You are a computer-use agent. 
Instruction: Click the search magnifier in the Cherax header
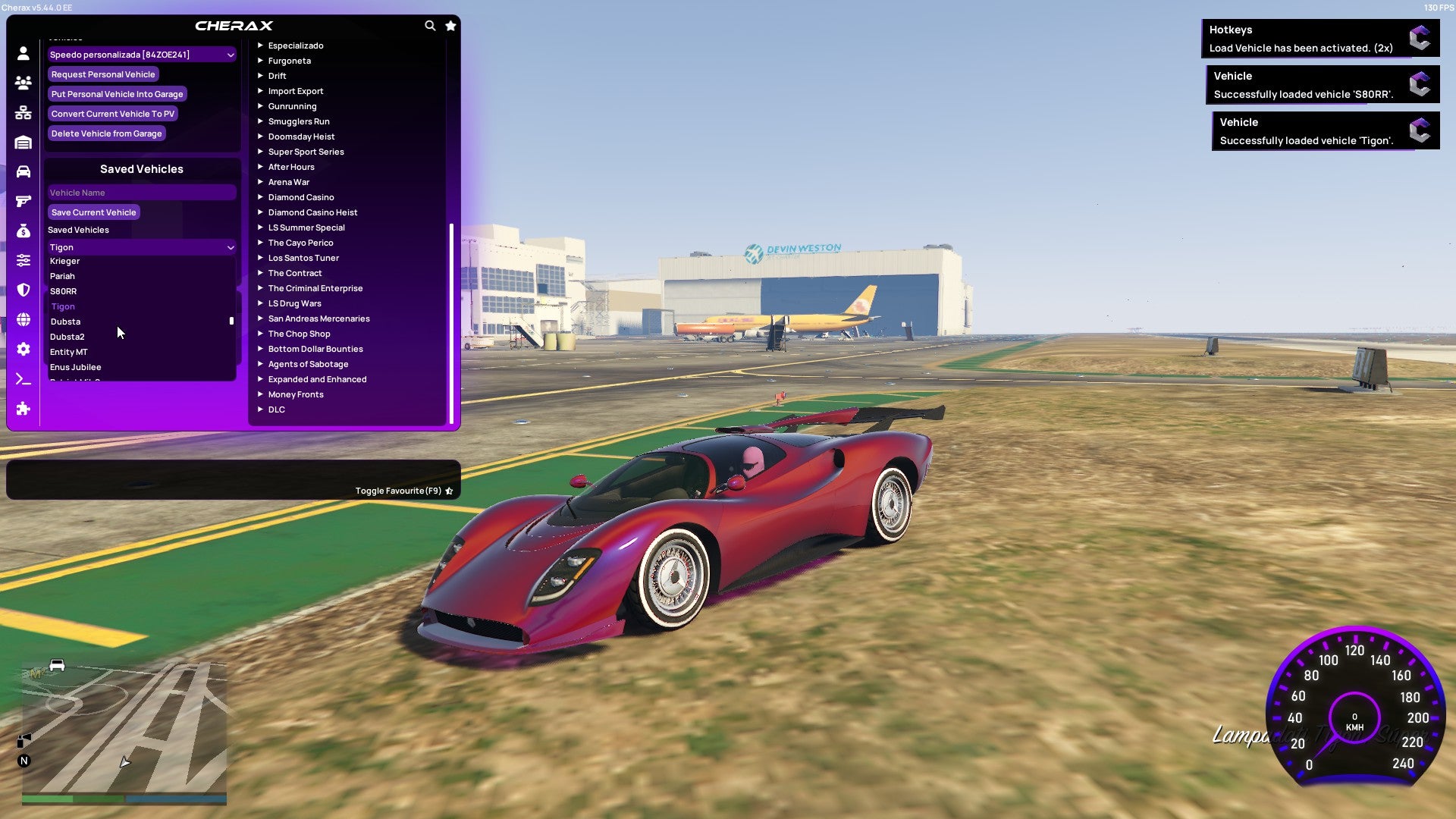pos(430,25)
